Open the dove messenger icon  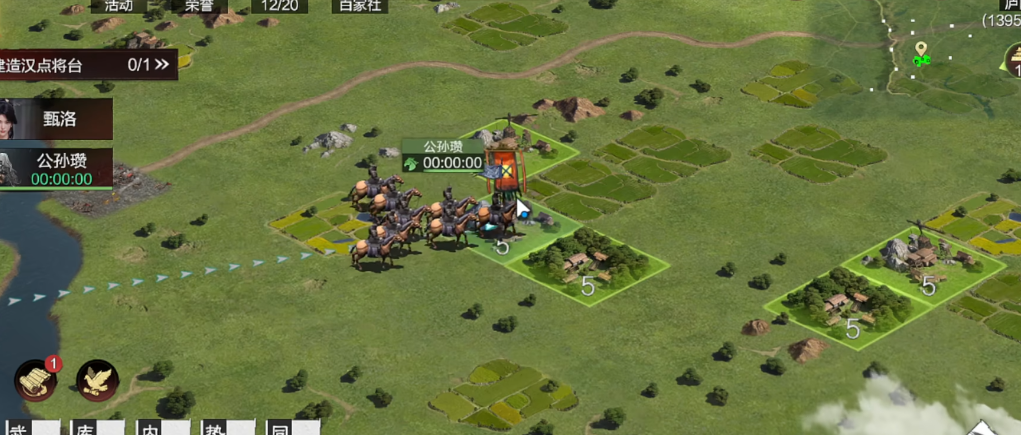[x=97, y=379]
